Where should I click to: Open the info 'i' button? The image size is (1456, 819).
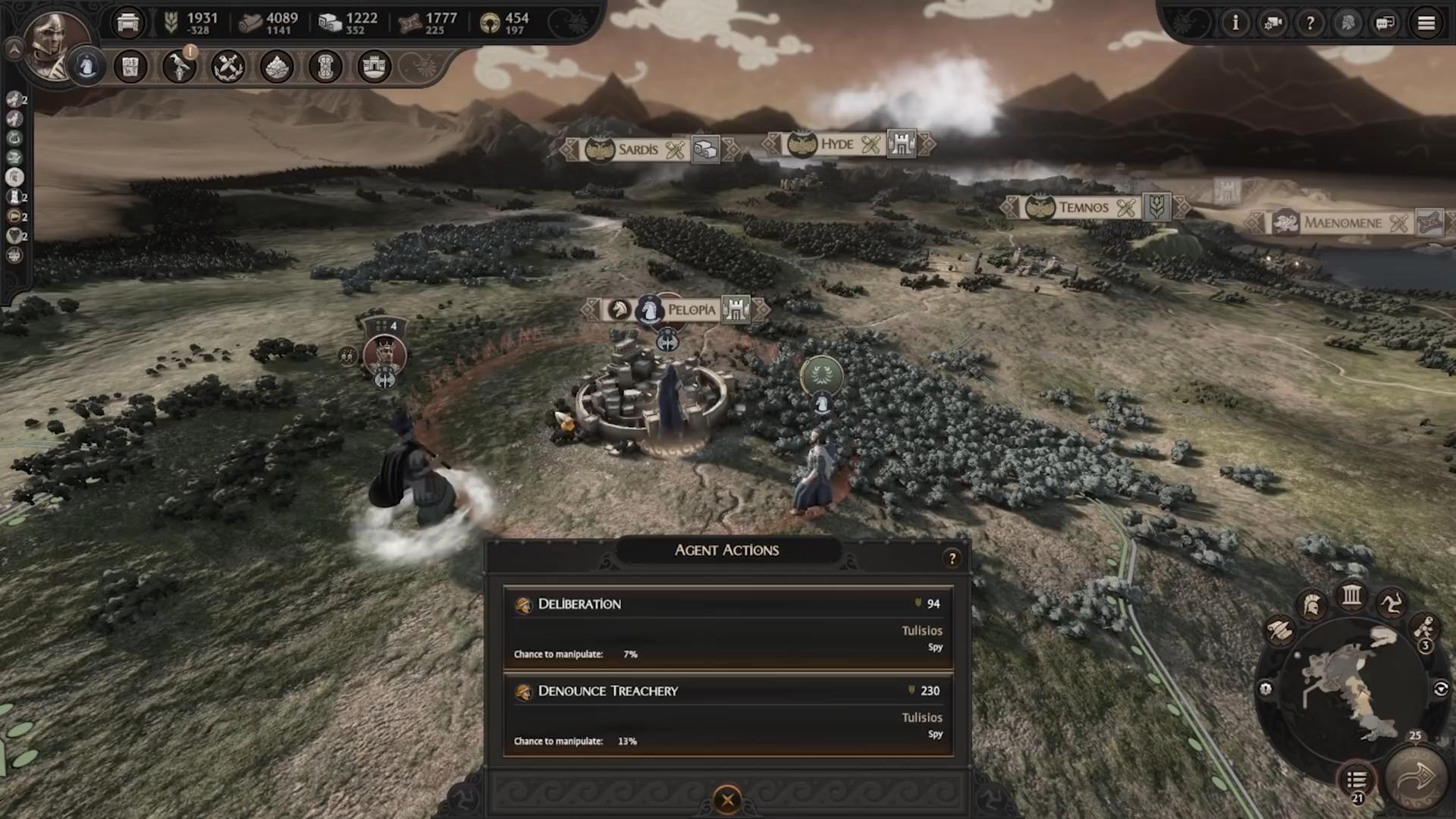[x=1235, y=24]
